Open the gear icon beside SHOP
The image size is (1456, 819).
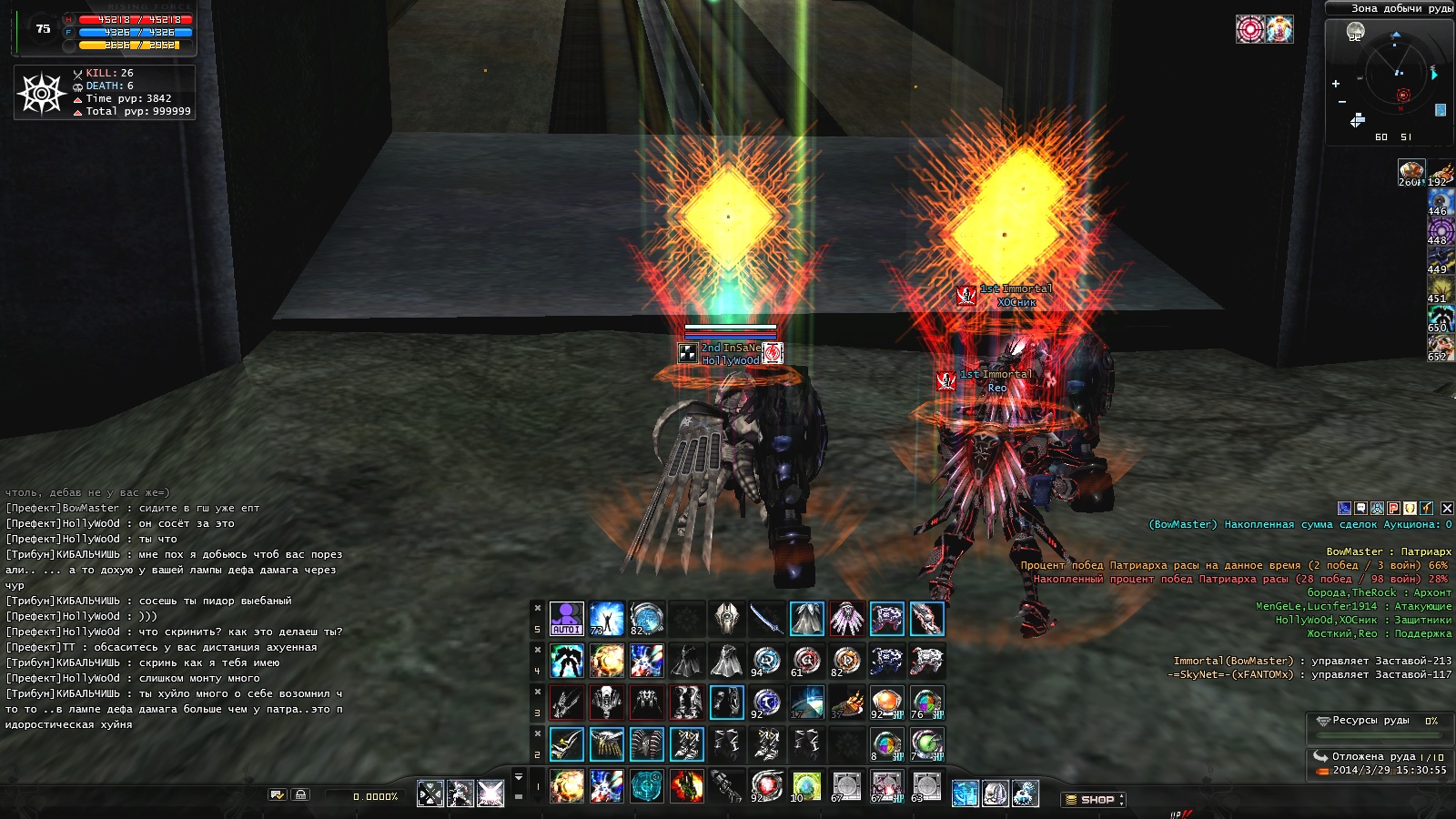pos(1025,794)
